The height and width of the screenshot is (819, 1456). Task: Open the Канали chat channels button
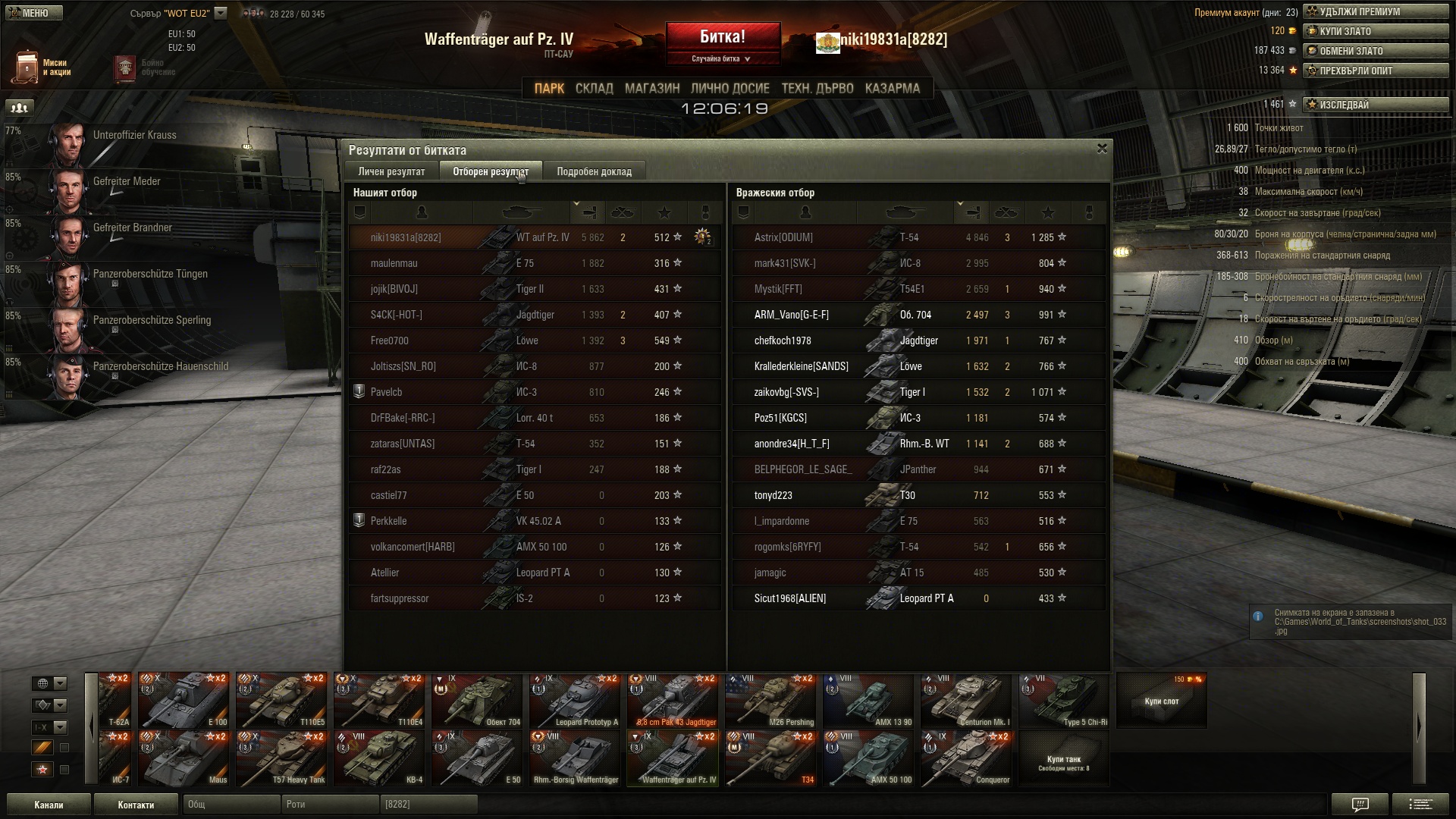[49, 805]
